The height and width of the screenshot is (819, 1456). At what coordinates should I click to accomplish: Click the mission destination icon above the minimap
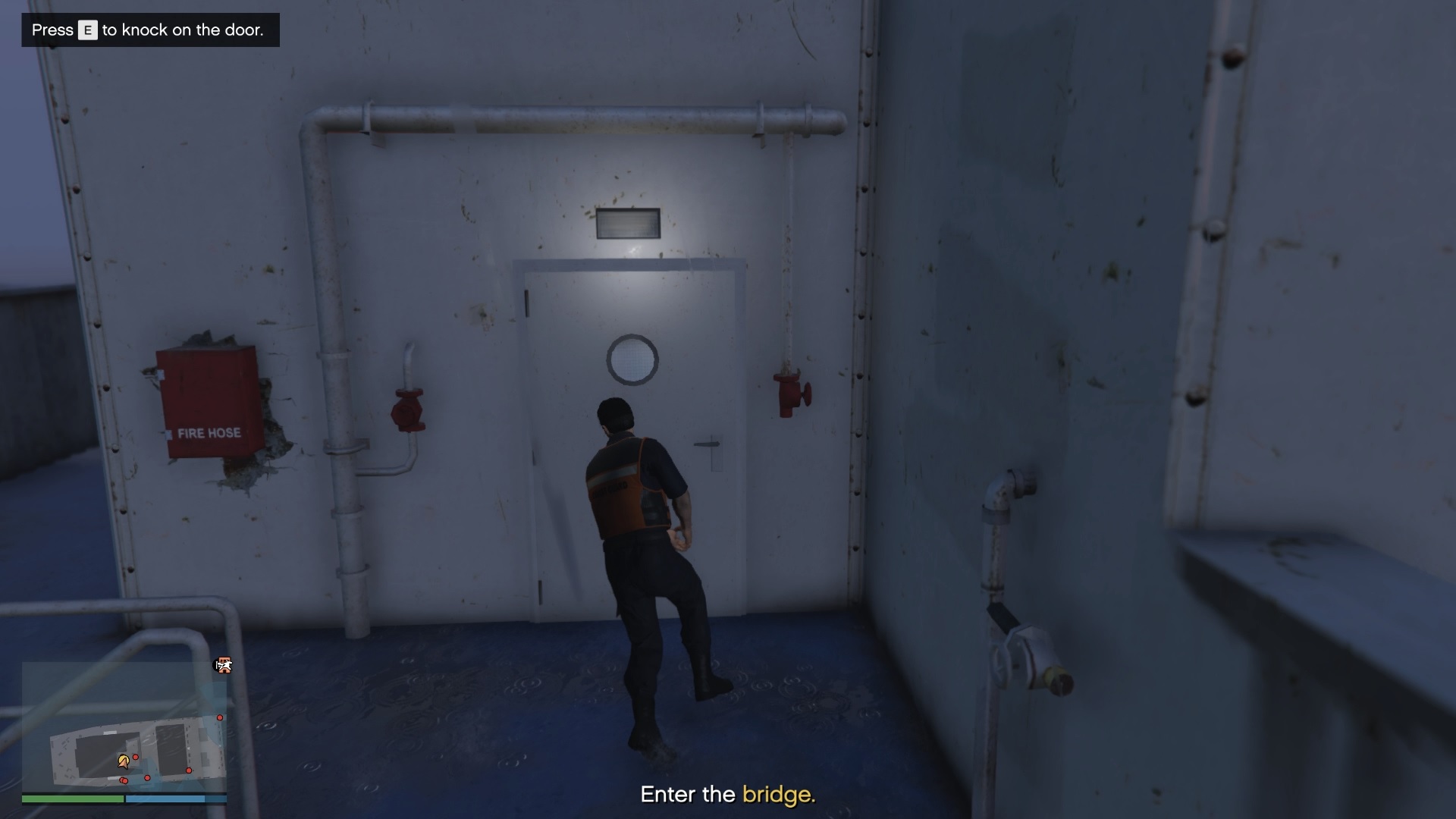pos(224,665)
